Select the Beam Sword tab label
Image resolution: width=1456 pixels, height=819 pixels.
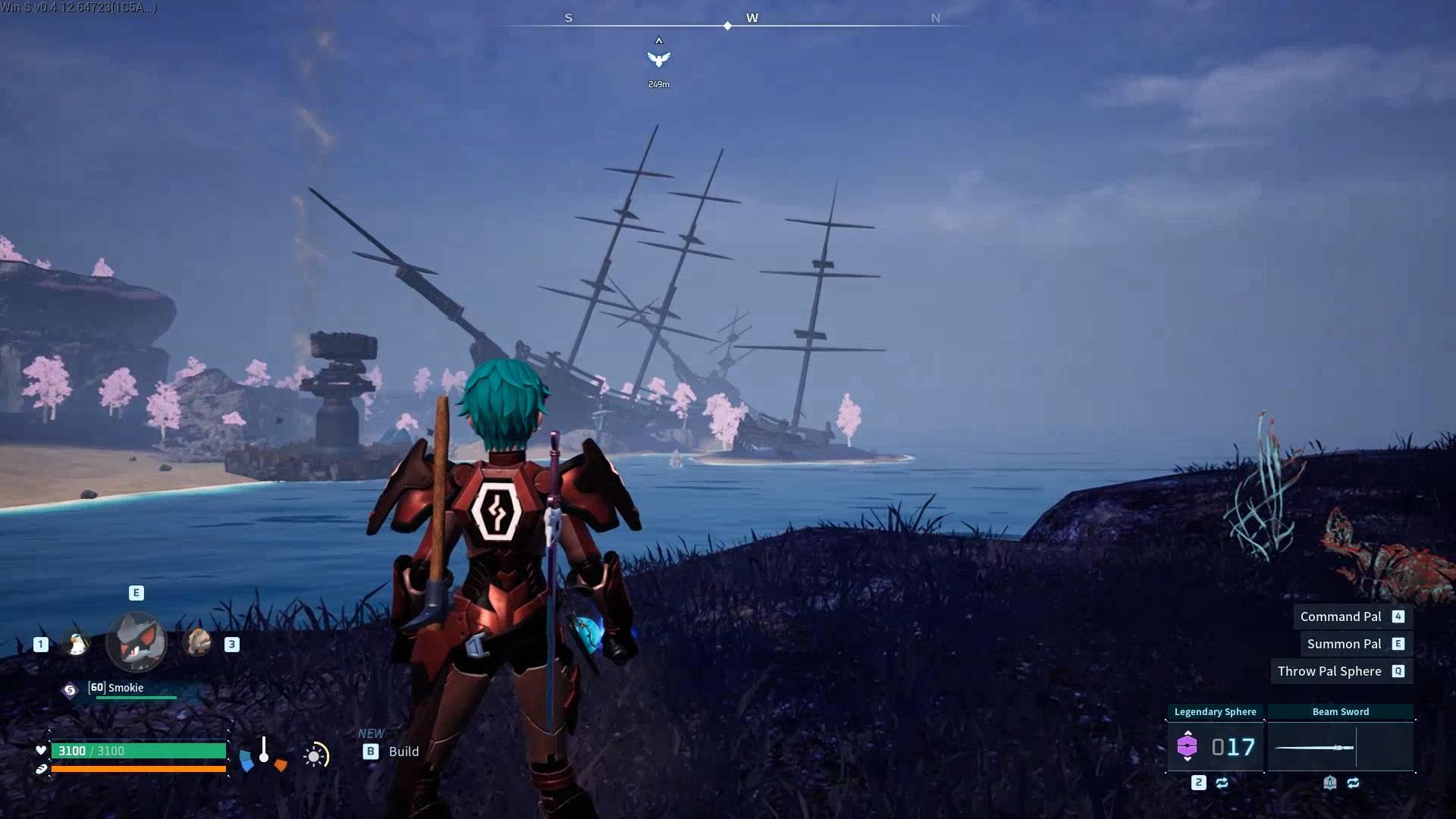click(1341, 711)
